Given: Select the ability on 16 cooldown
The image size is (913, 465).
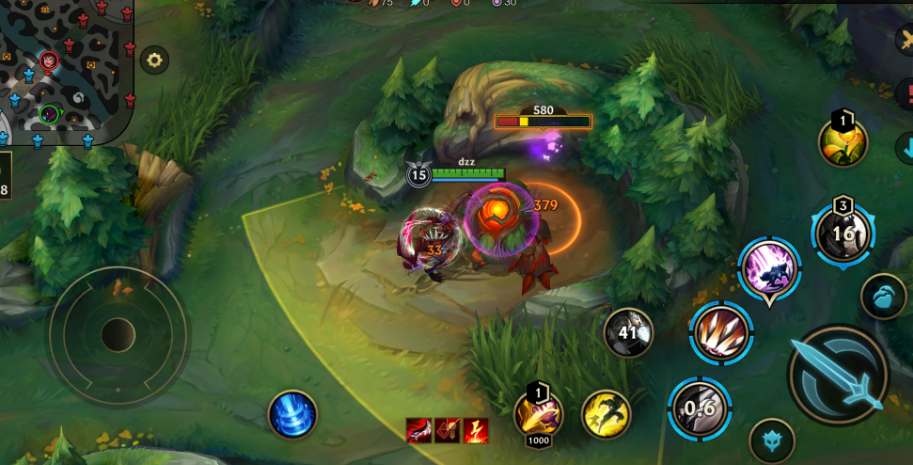Looking at the screenshot, I should 843,234.
